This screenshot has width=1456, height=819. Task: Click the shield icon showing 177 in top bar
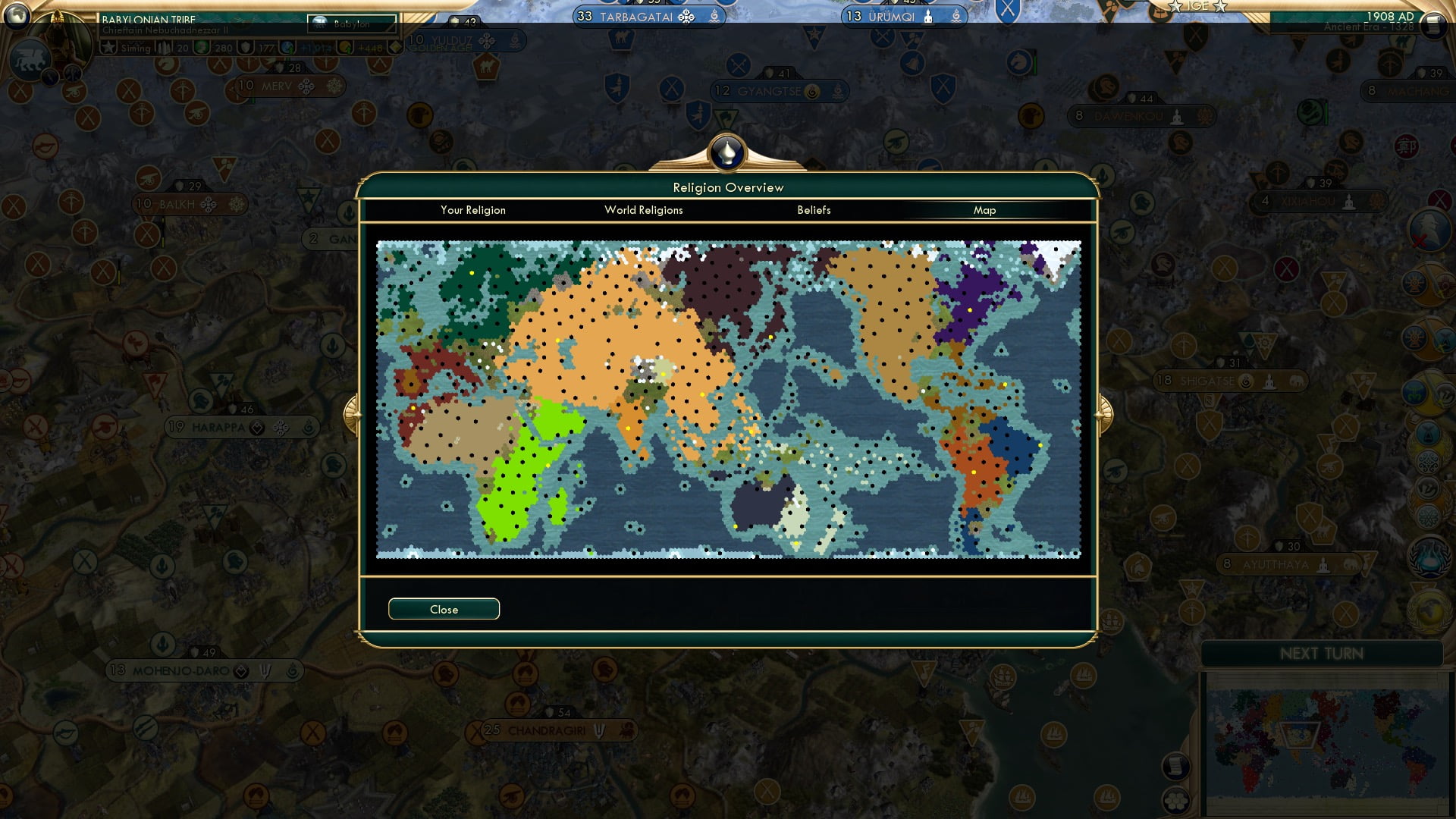coord(245,48)
